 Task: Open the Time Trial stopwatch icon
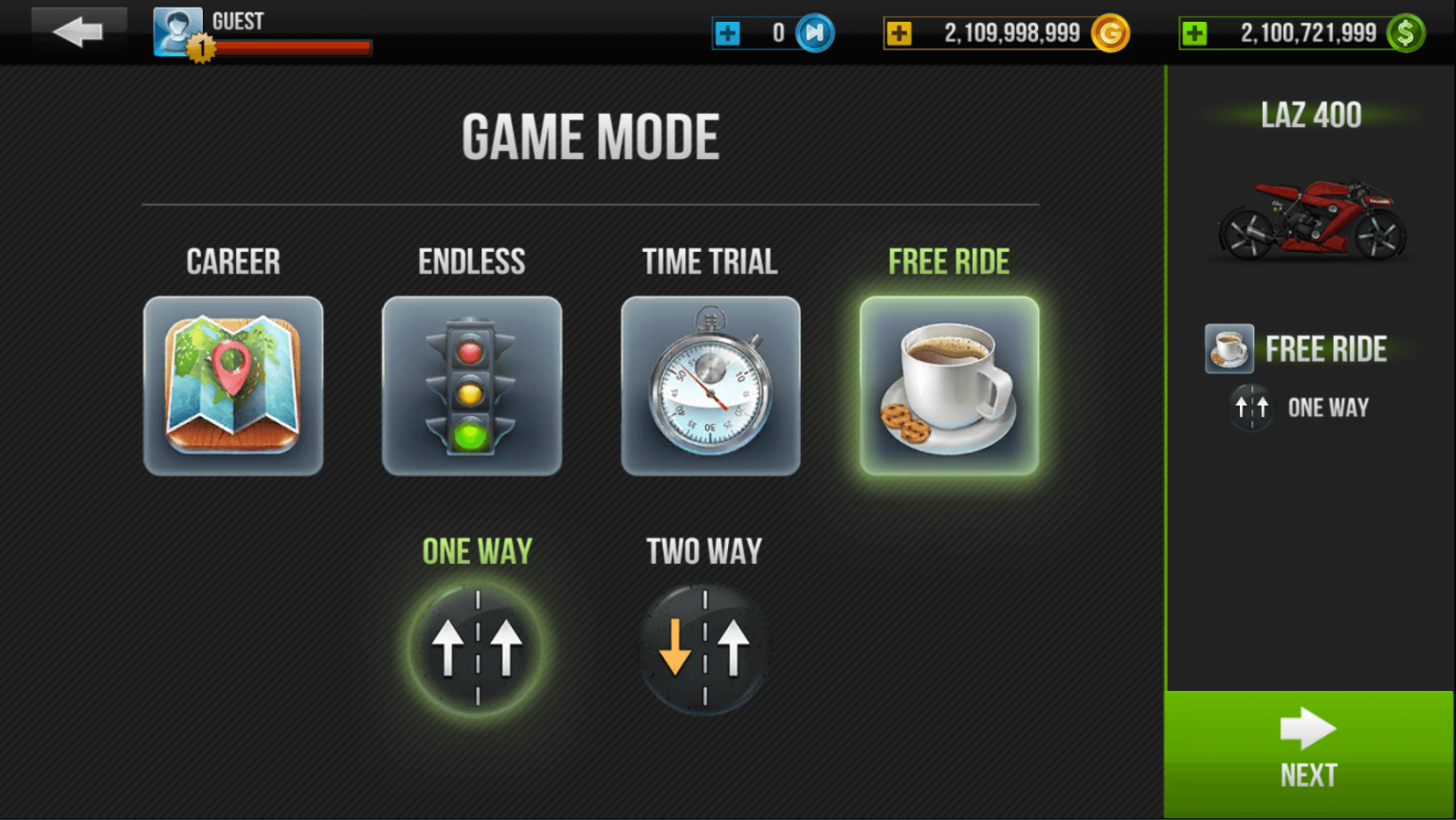pyautogui.click(x=710, y=384)
